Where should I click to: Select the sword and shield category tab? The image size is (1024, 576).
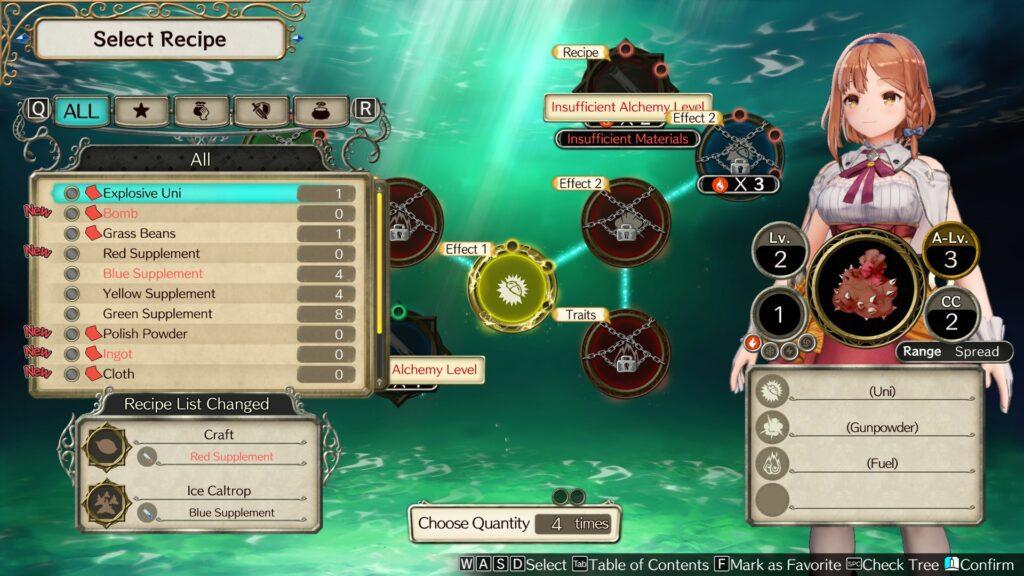(261, 110)
